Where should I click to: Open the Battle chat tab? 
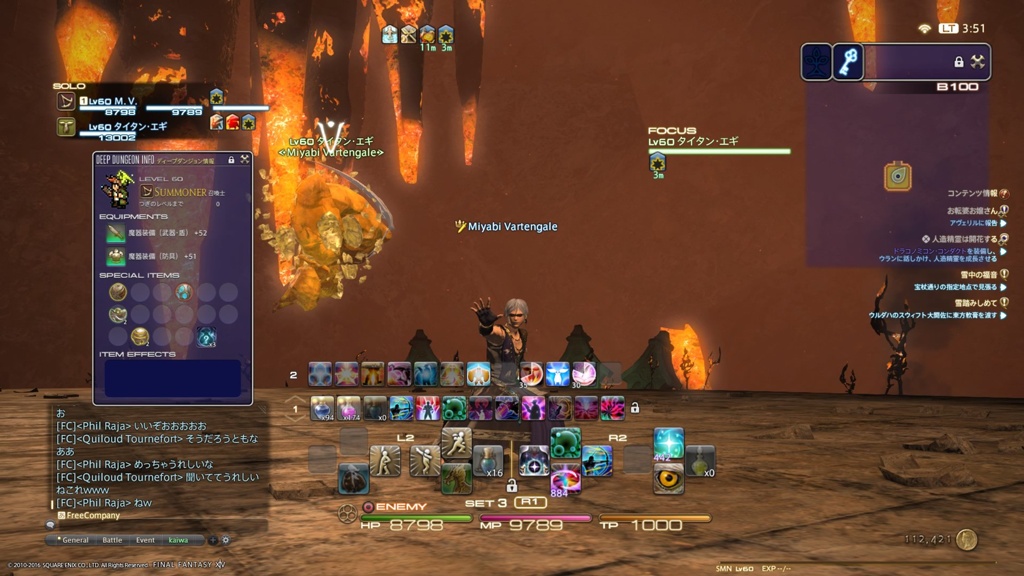(x=112, y=540)
